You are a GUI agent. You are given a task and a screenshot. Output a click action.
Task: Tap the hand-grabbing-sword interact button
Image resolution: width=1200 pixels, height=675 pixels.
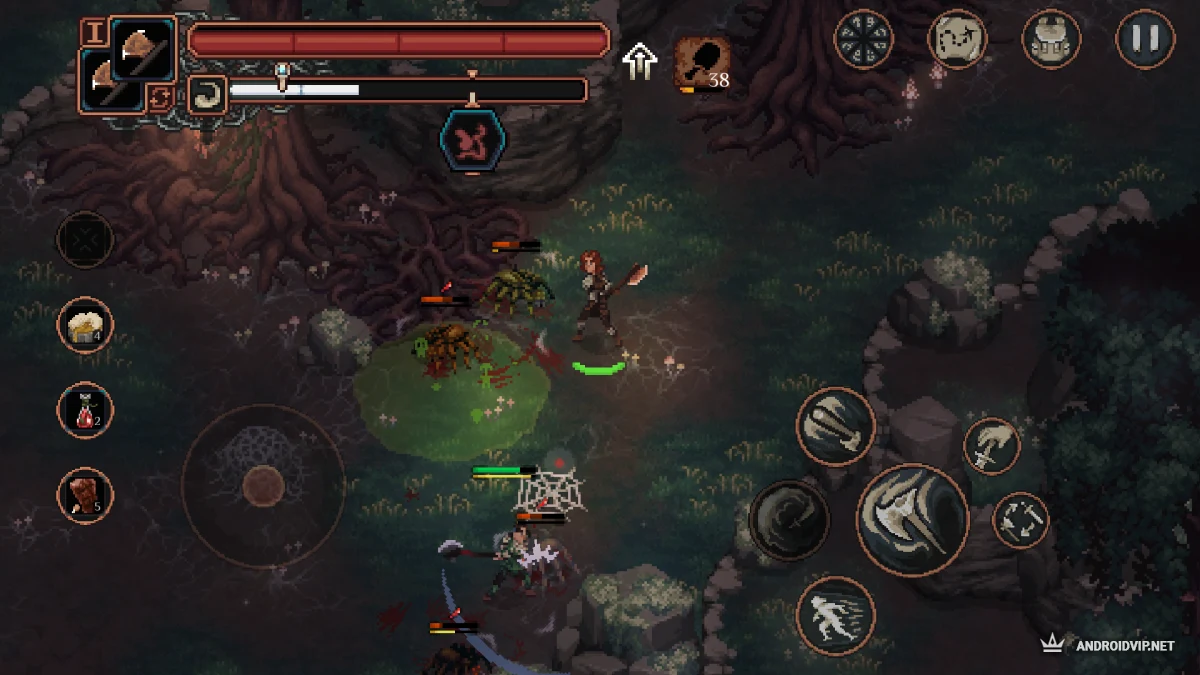[991, 446]
